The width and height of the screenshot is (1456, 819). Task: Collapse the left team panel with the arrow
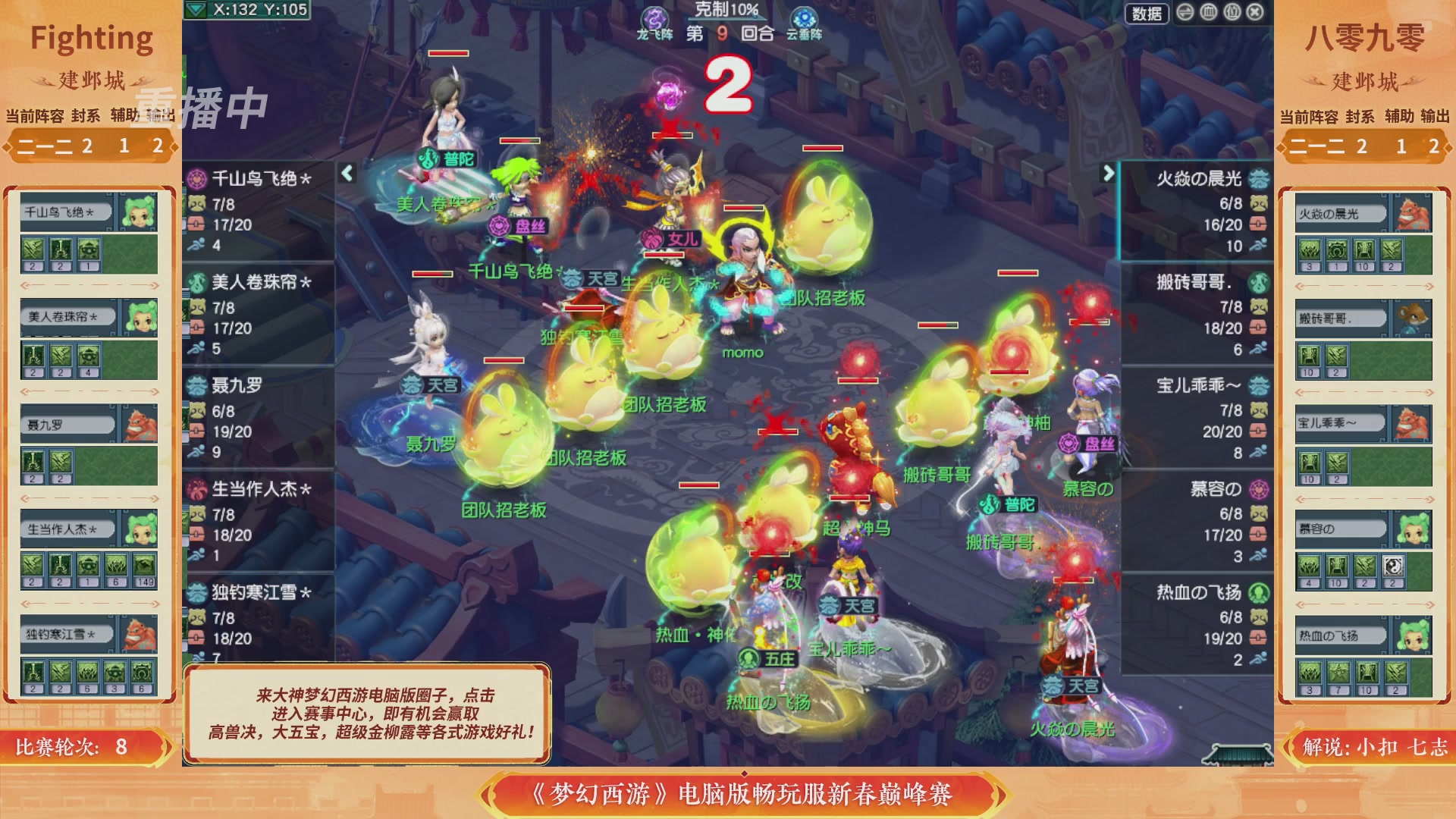coord(346,173)
